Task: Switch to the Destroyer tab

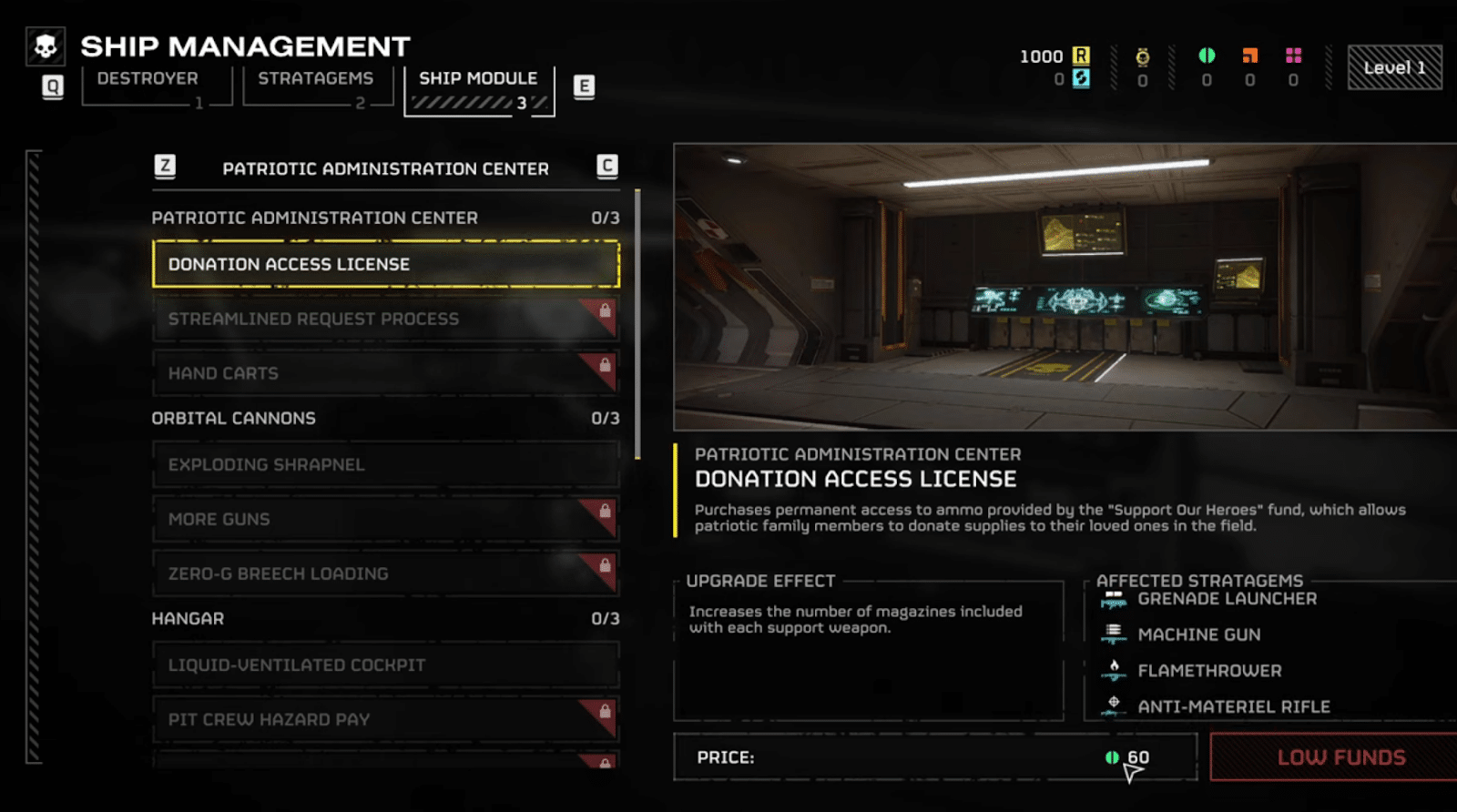Action: click(x=148, y=79)
